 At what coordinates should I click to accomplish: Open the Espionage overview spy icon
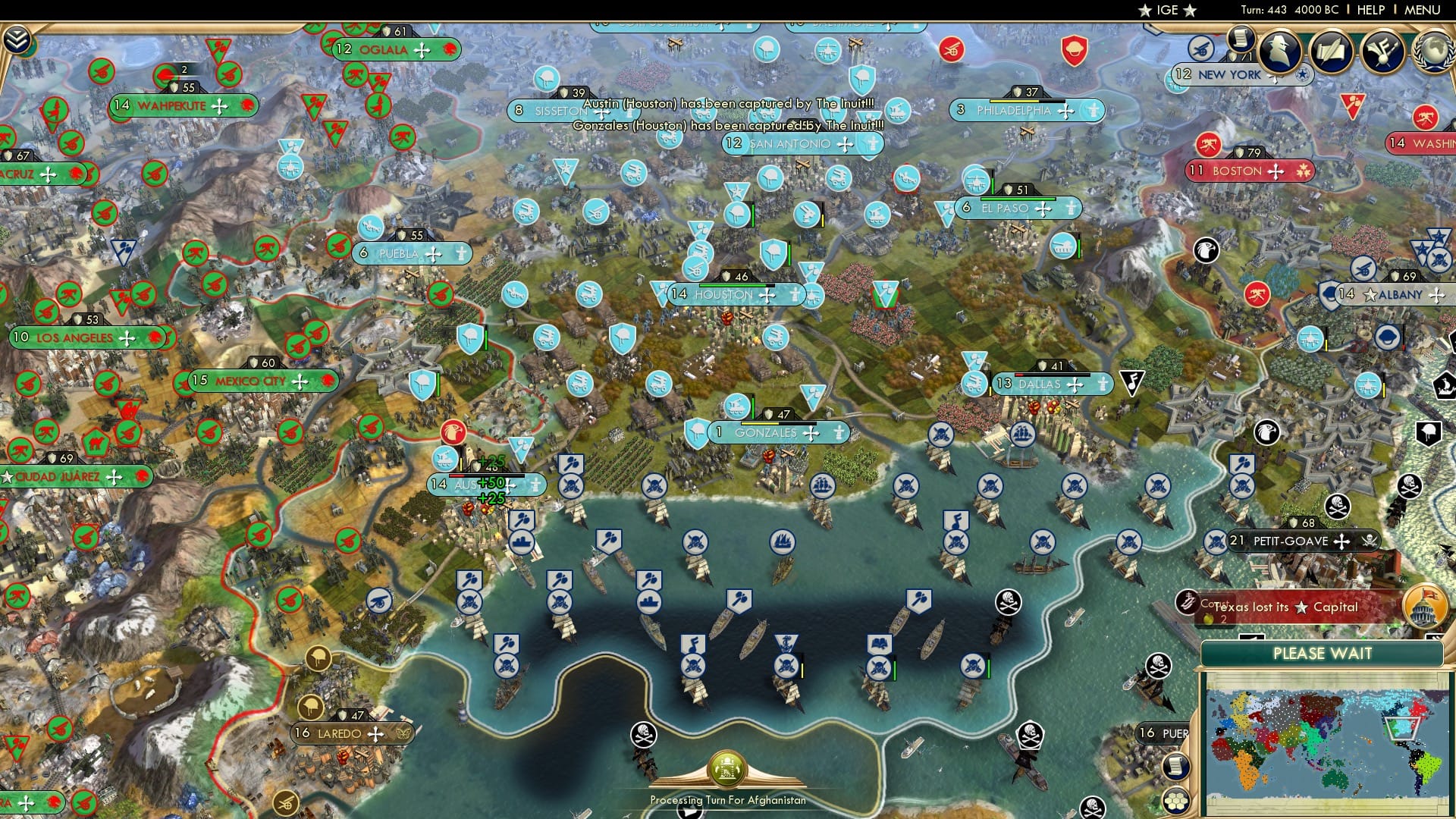[1280, 52]
